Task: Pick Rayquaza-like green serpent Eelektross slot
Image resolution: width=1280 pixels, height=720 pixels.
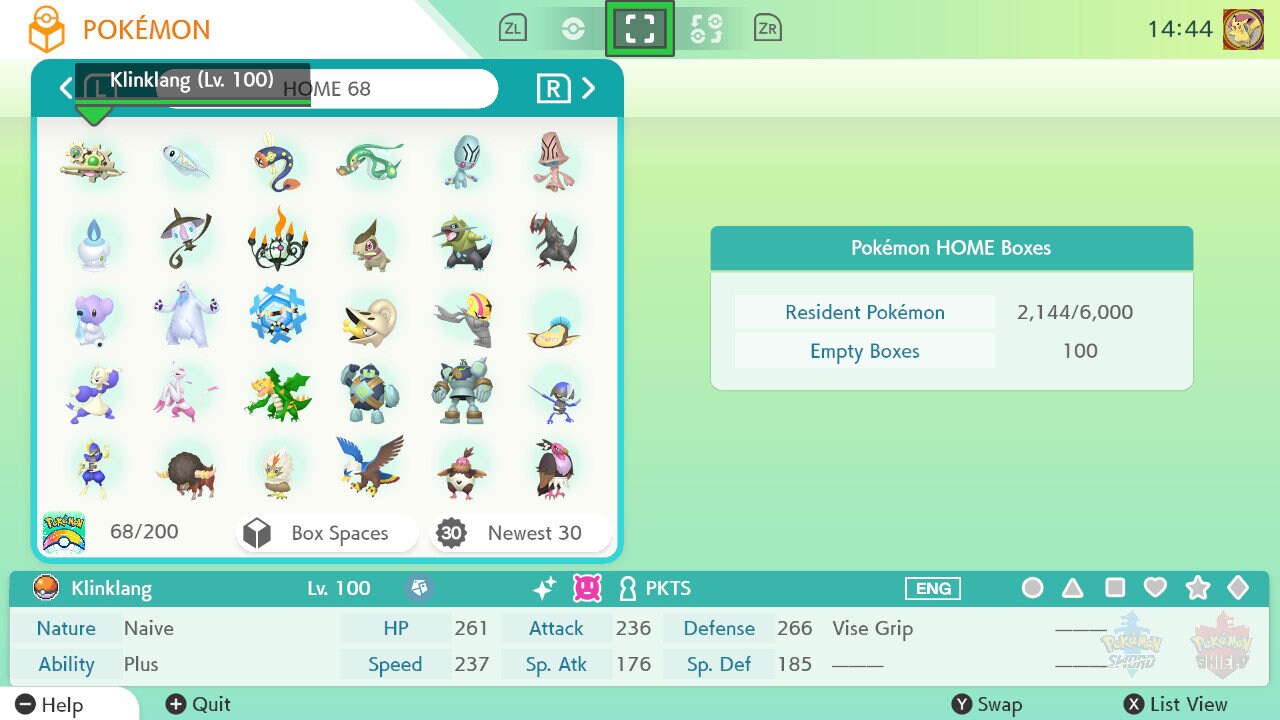Action: click(370, 160)
